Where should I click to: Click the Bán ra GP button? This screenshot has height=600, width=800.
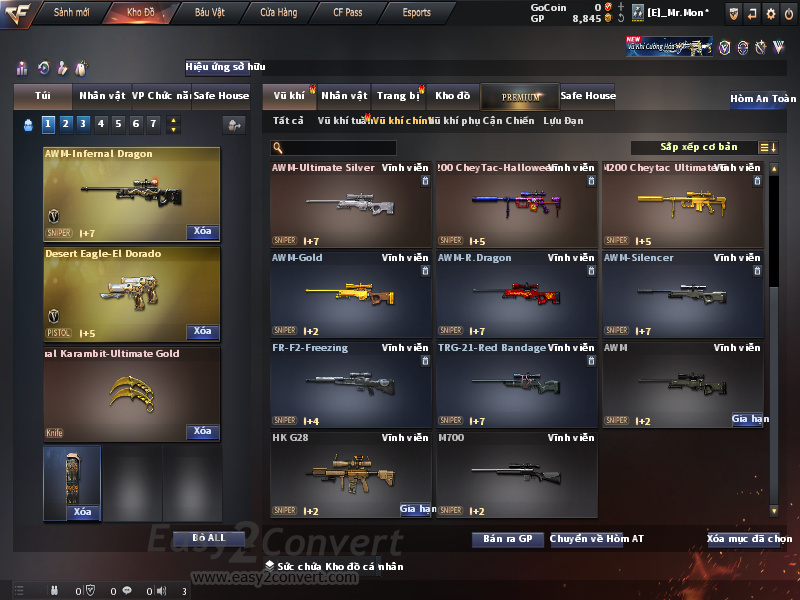[507, 539]
